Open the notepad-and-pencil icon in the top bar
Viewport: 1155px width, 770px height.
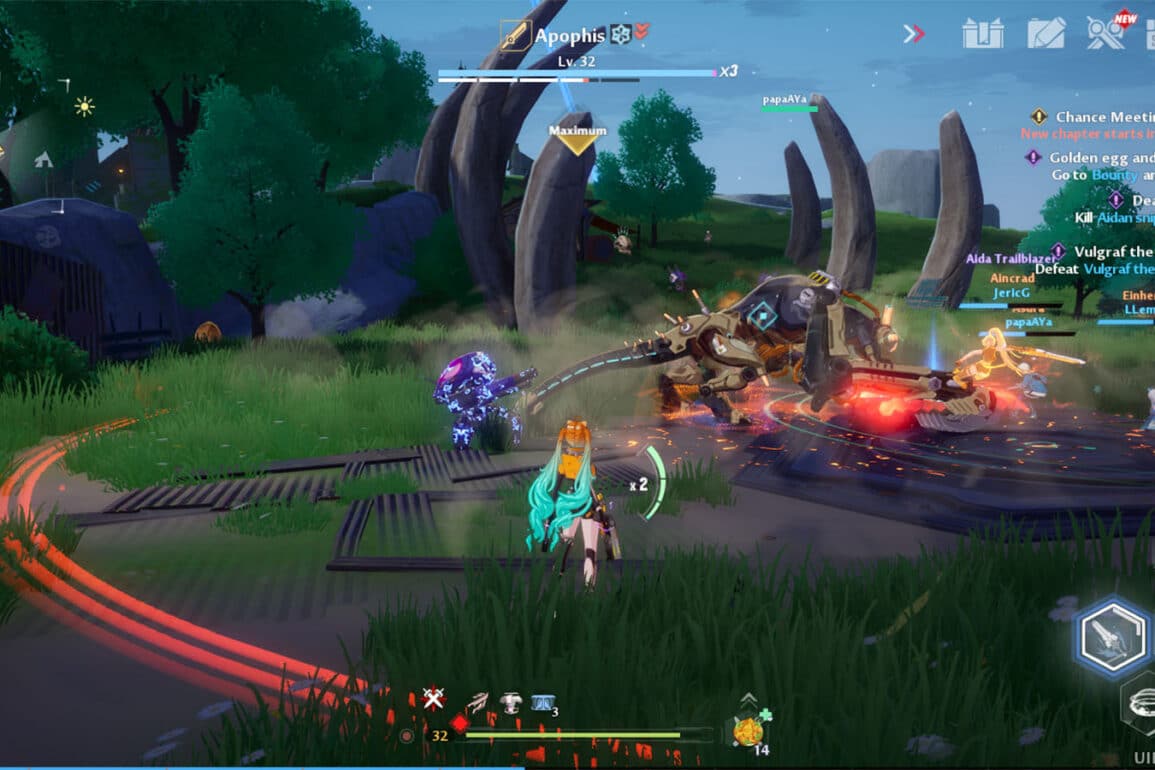(1046, 34)
